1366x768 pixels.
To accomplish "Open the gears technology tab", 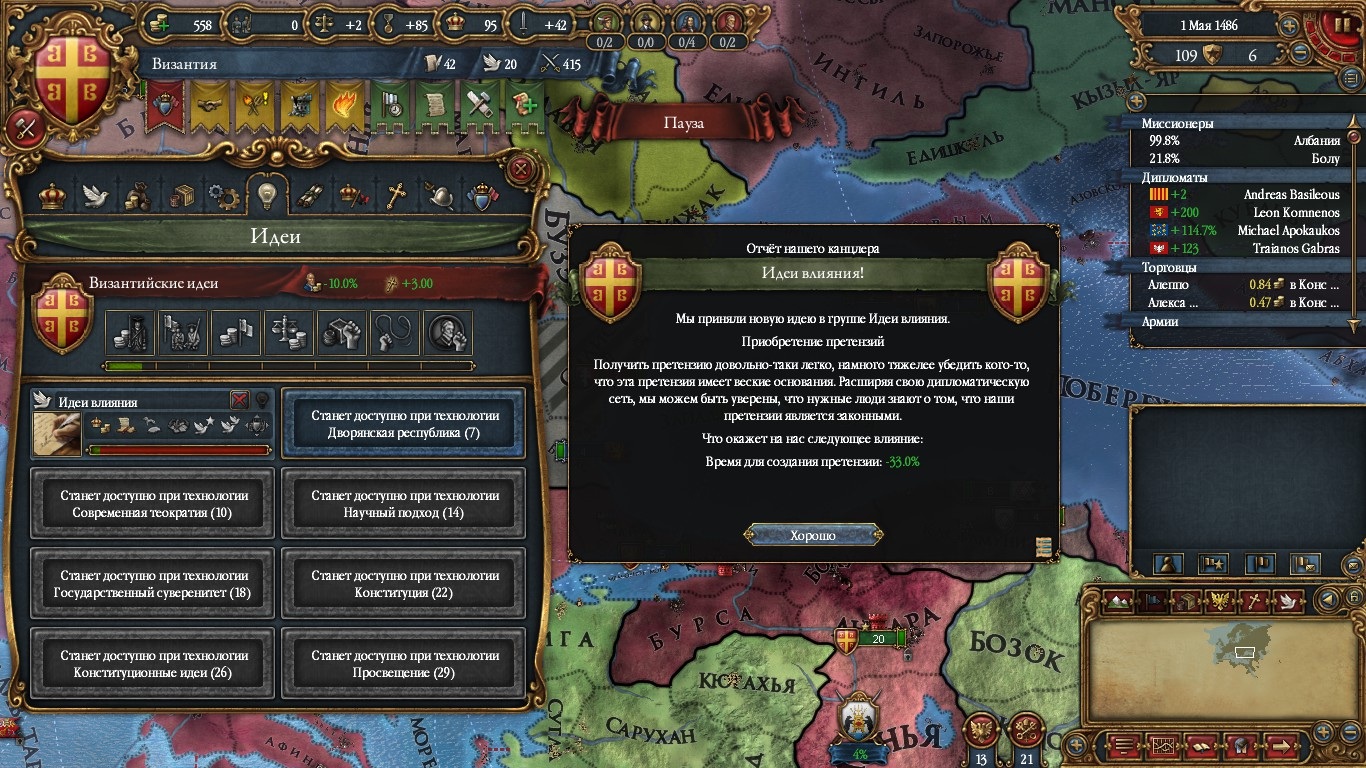I will [223, 196].
